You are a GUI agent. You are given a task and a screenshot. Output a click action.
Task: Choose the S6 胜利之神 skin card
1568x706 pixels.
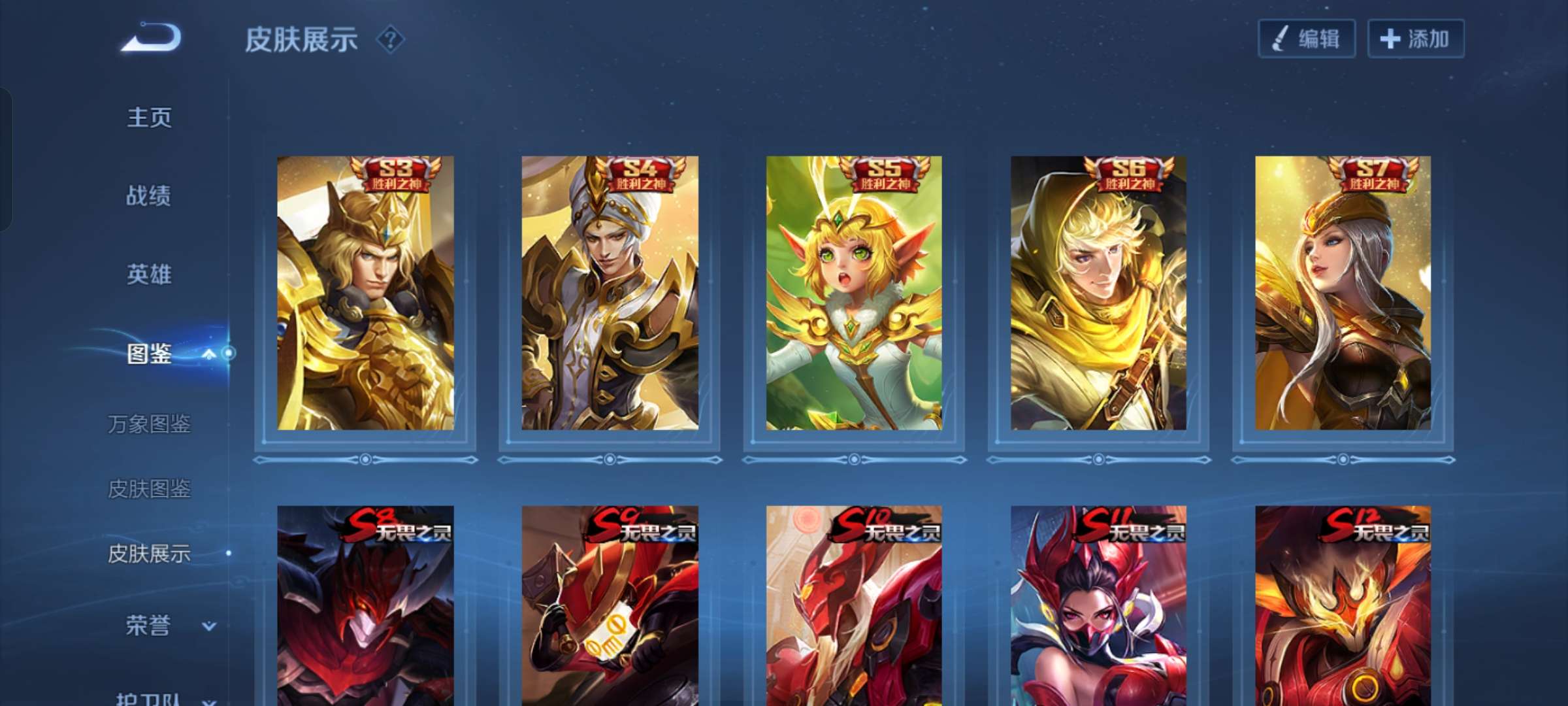(x=1098, y=293)
